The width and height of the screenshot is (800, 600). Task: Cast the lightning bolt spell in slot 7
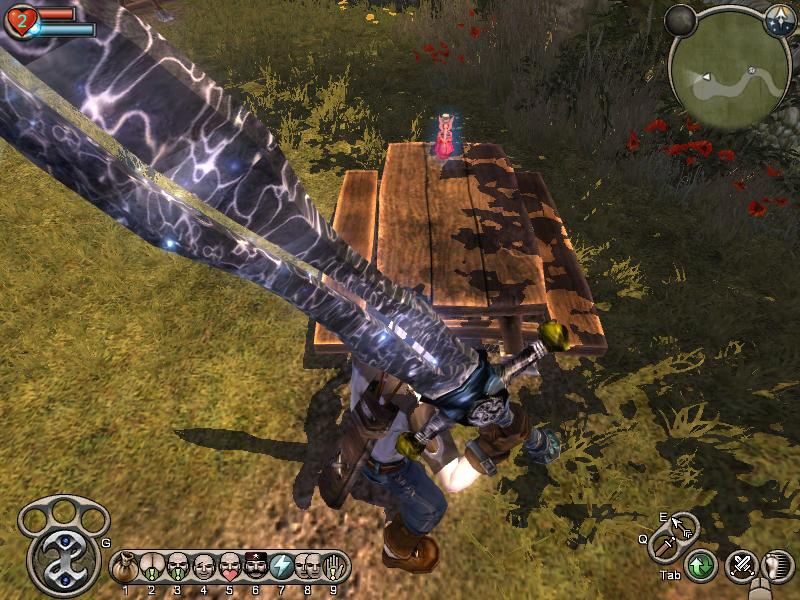tap(282, 568)
